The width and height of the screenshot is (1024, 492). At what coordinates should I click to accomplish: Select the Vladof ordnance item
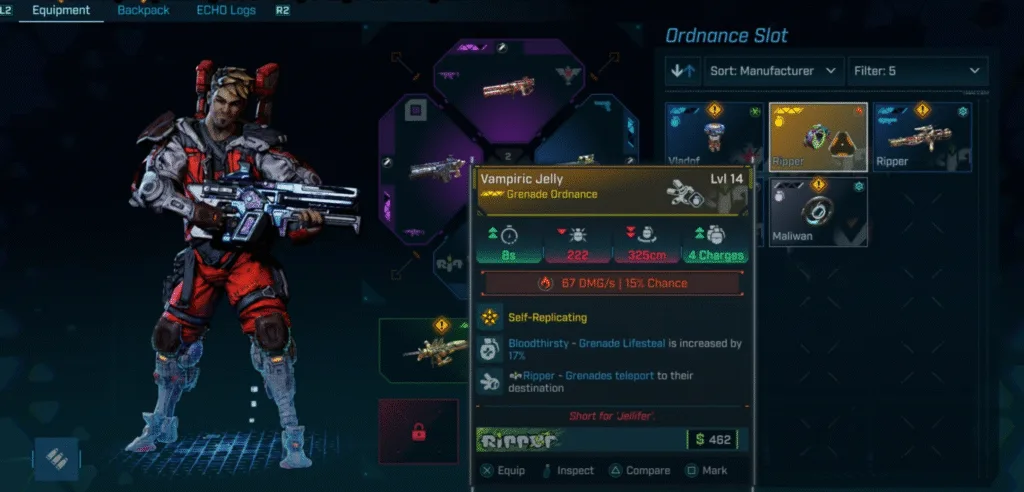[714, 136]
